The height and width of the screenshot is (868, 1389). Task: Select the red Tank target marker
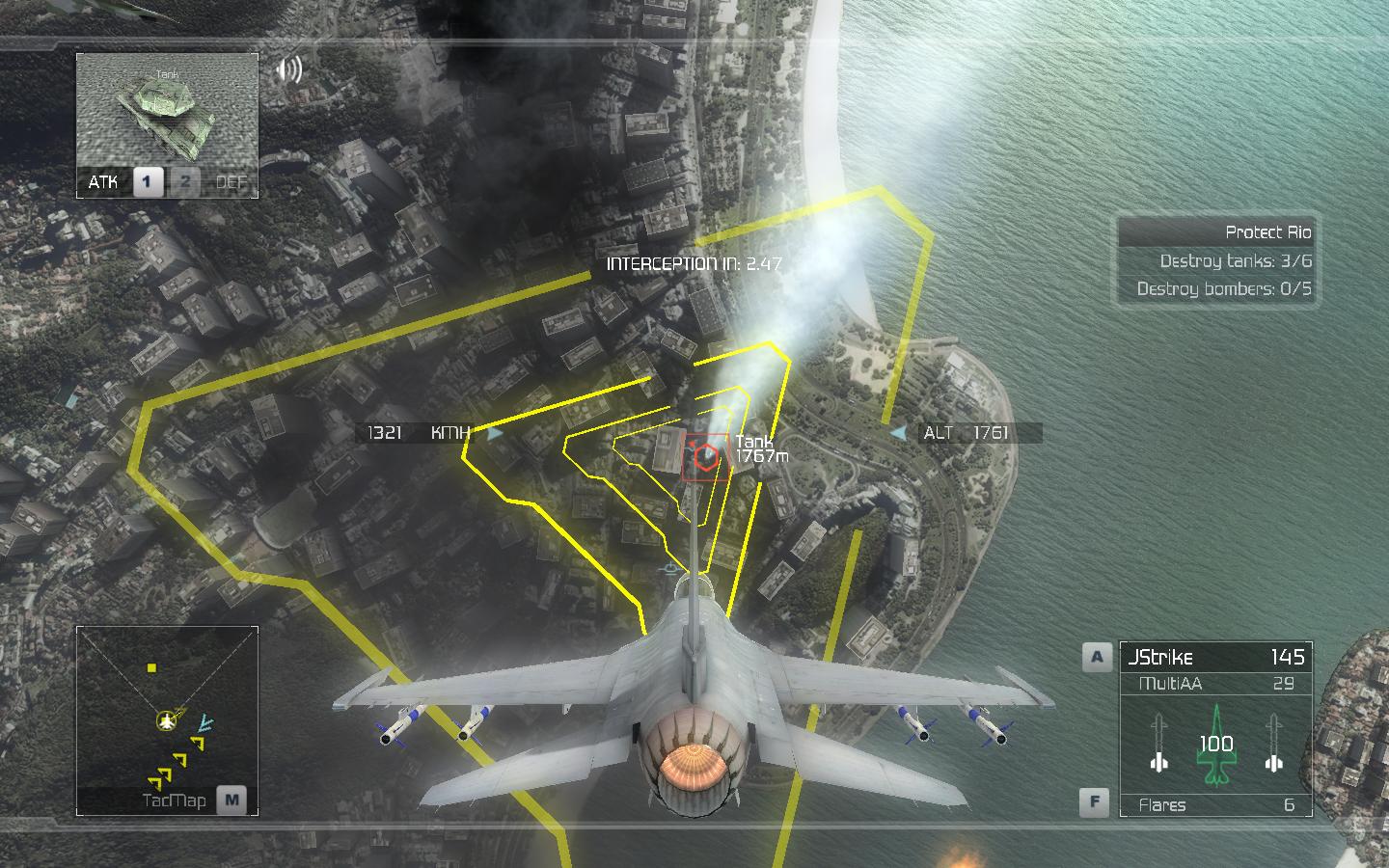[x=707, y=456]
